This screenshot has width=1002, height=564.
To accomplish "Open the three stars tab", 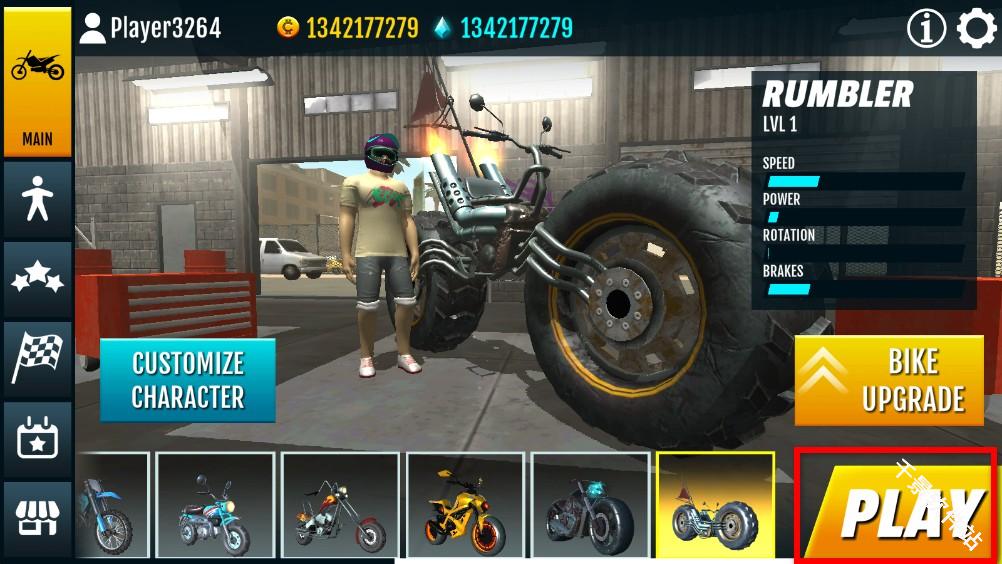I will pyautogui.click(x=37, y=280).
